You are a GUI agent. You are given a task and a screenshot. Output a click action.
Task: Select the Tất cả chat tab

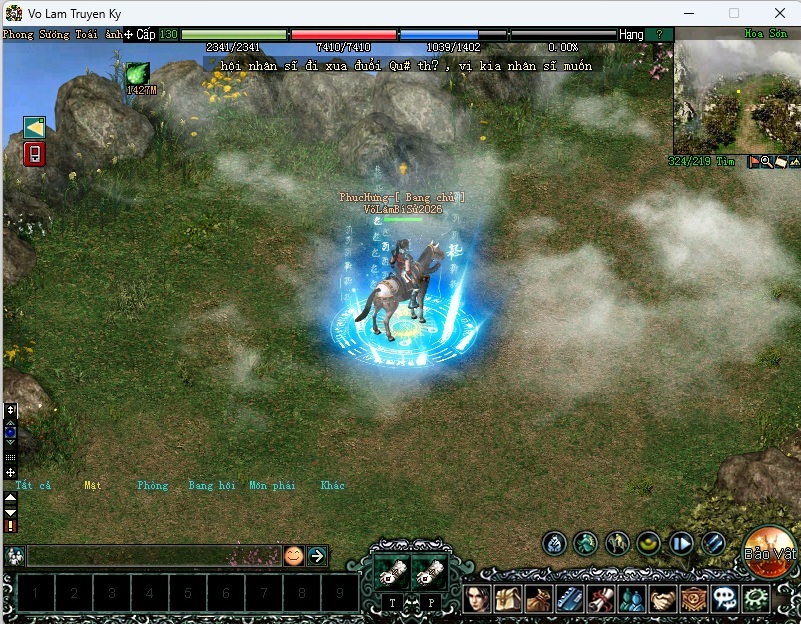[x=33, y=486]
